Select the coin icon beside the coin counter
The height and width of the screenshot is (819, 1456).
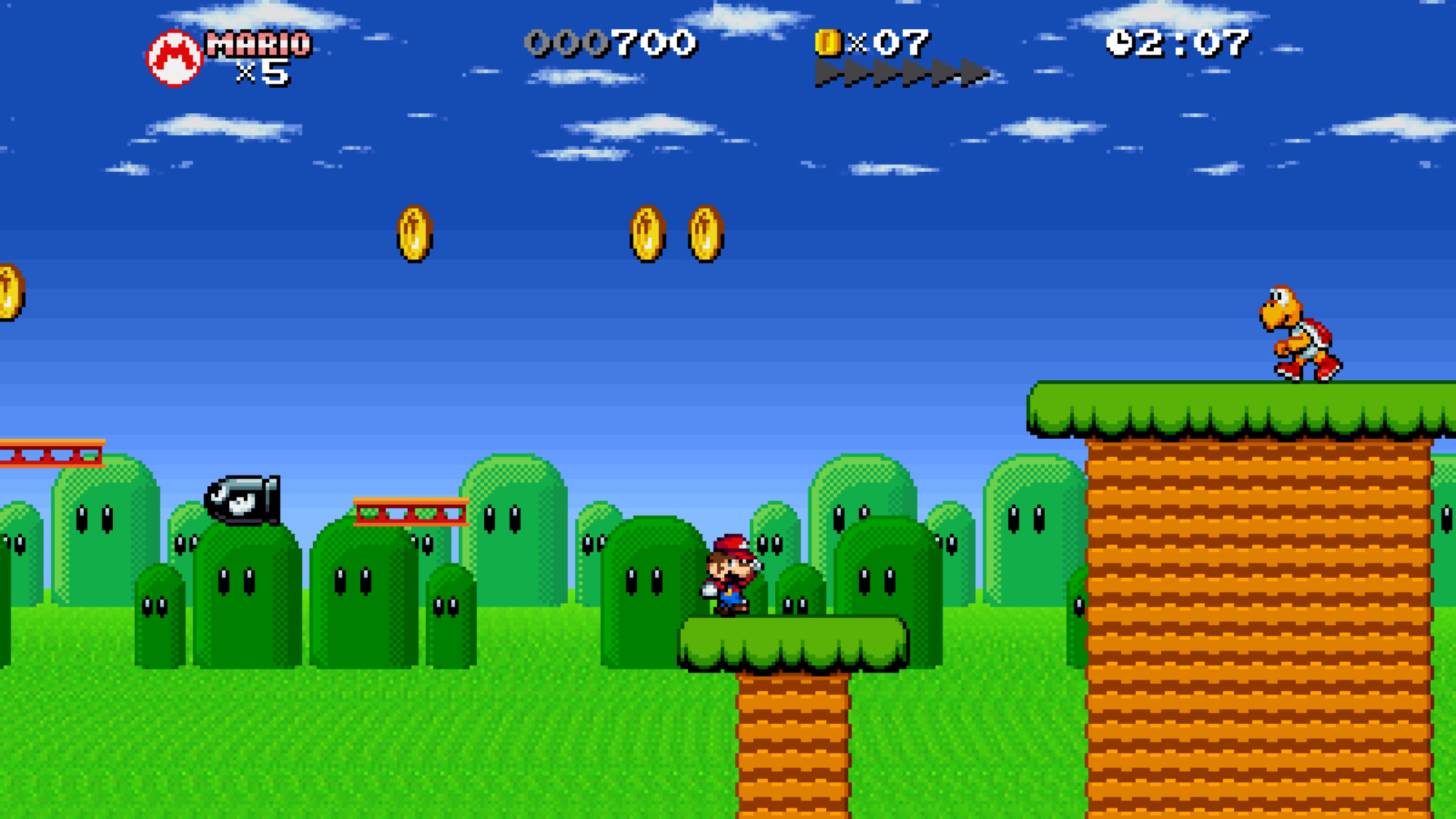click(827, 44)
